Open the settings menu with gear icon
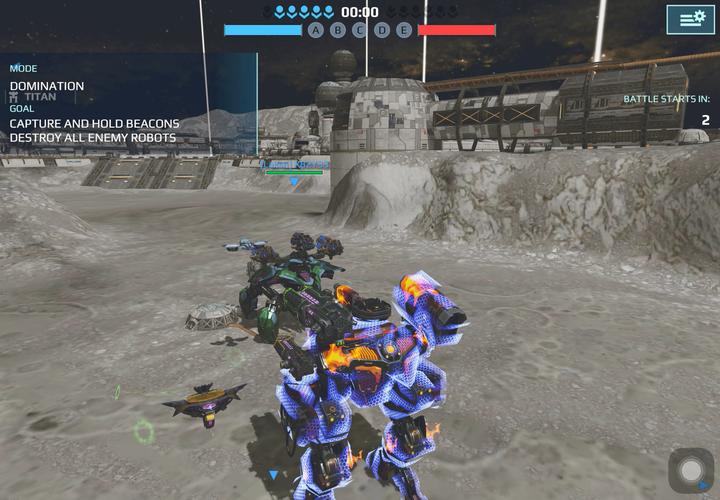 pyautogui.click(x=690, y=19)
